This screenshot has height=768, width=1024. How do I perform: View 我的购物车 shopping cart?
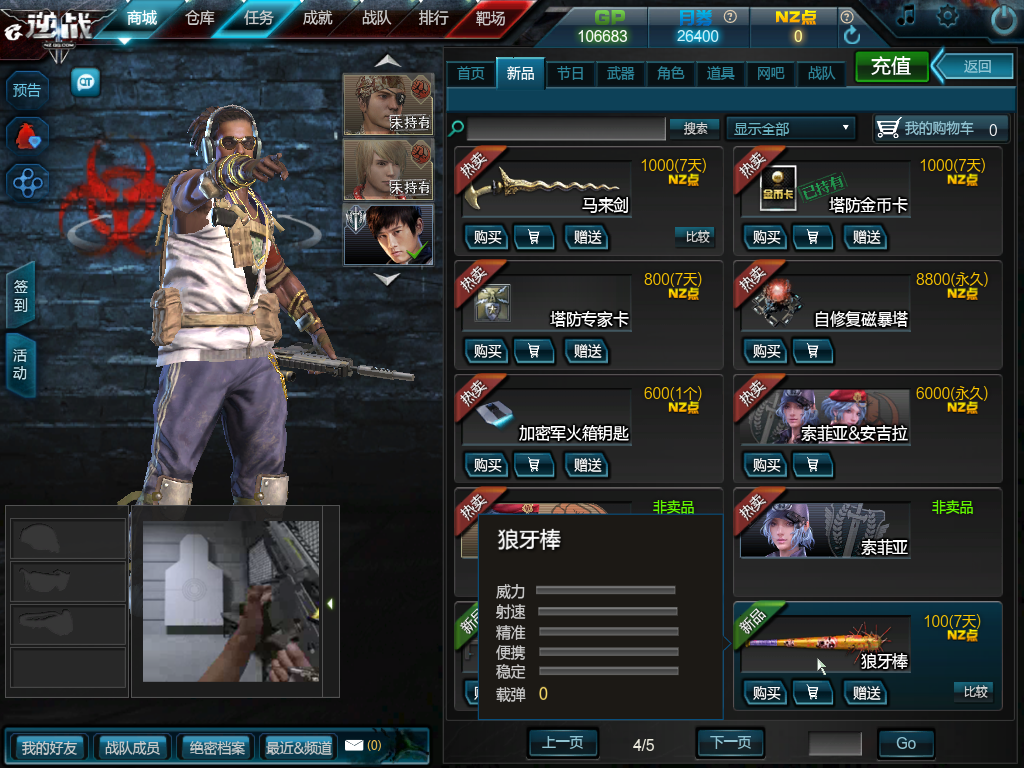coord(938,128)
